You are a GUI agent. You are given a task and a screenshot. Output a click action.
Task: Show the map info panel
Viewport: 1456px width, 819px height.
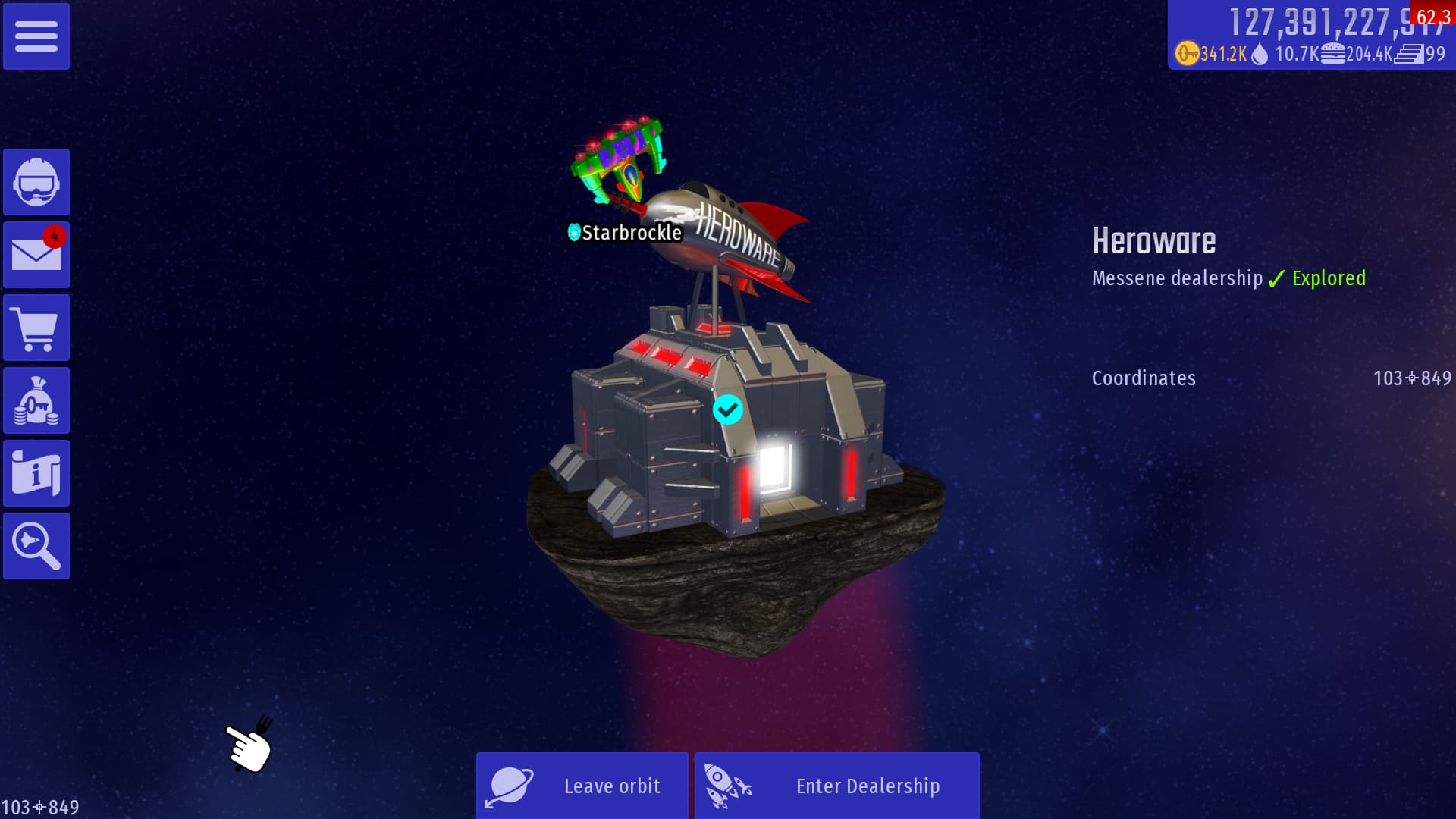click(x=36, y=473)
